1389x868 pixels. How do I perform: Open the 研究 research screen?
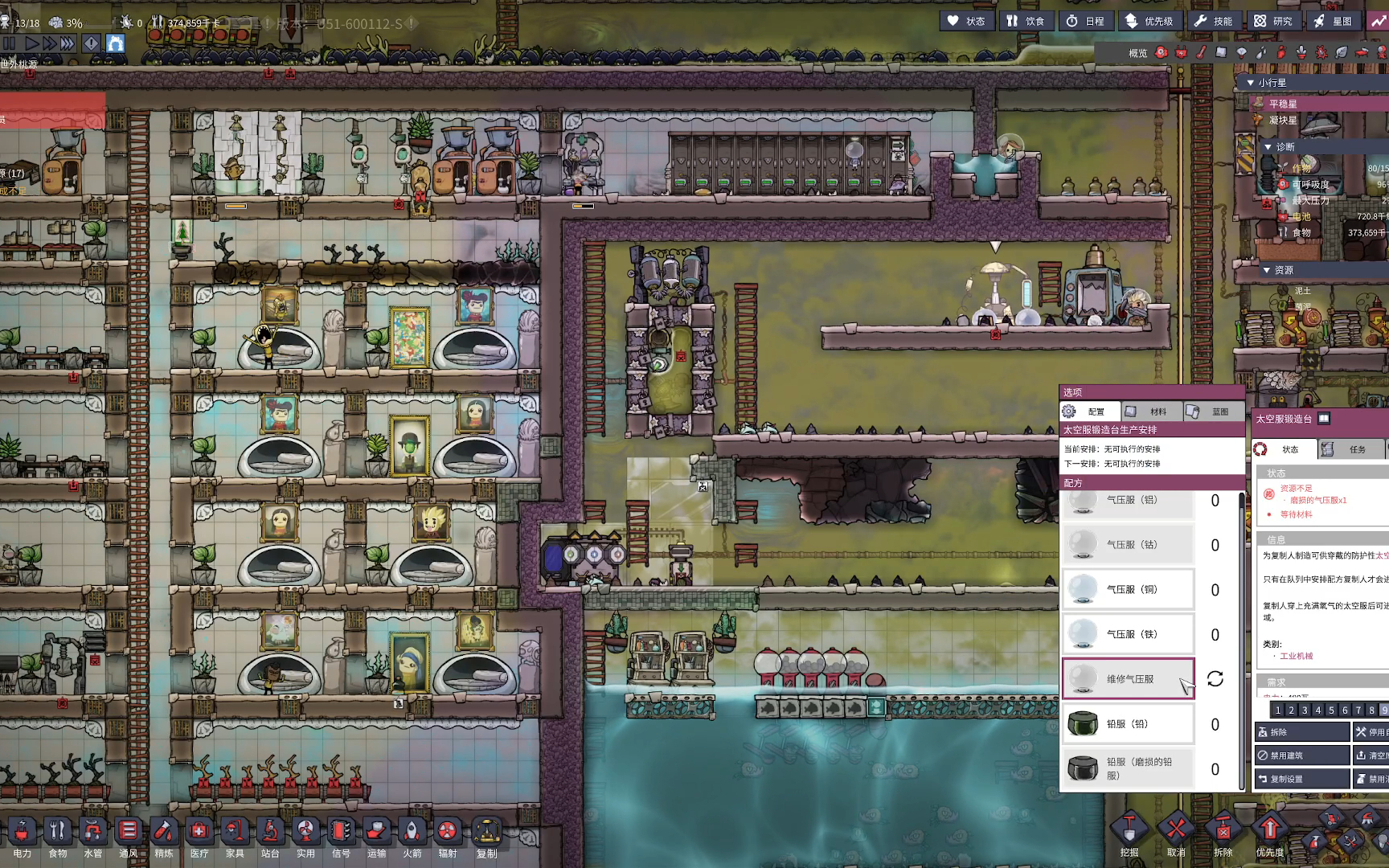[1274, 21]
